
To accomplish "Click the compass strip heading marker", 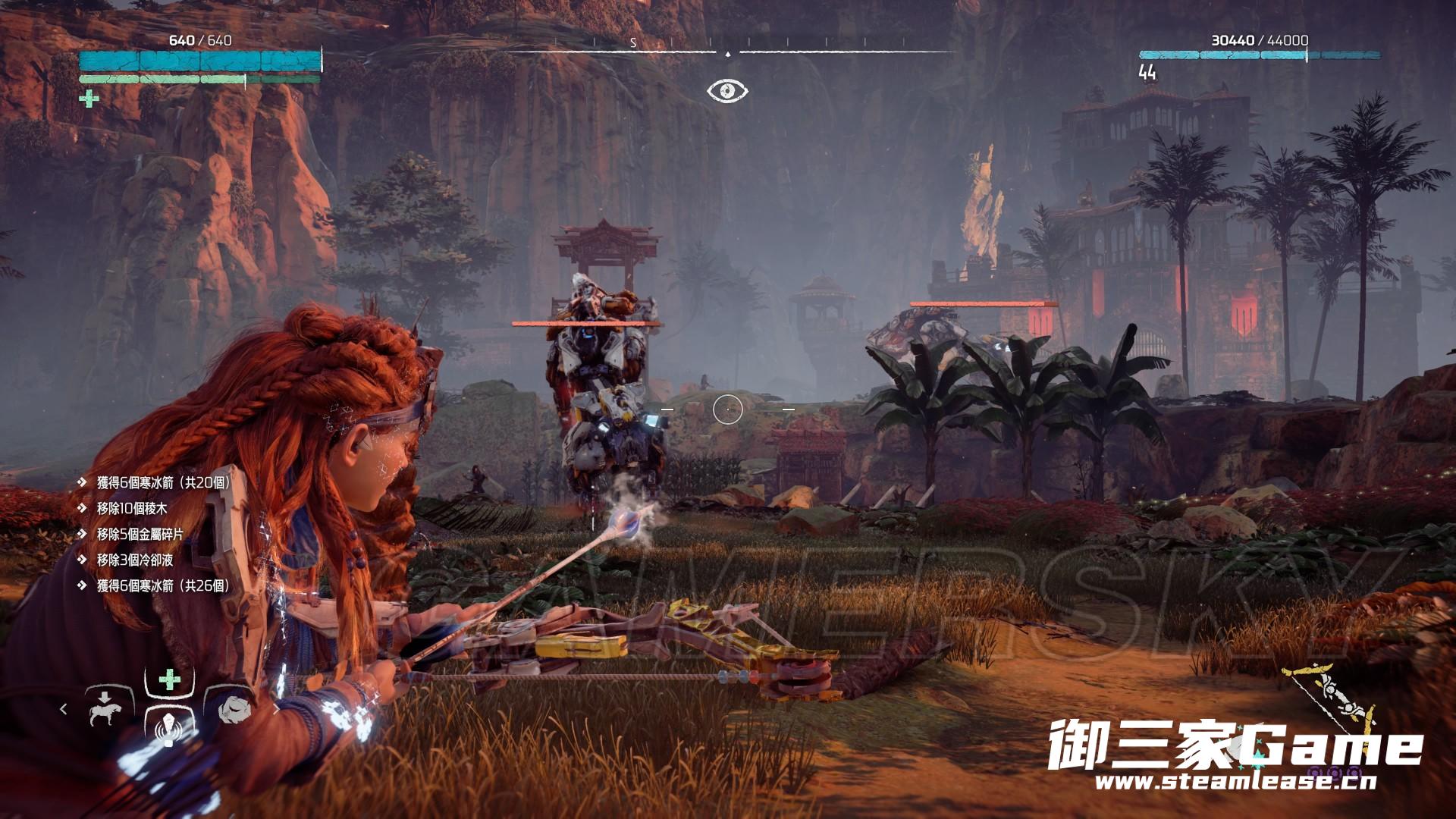I will tap(727, 54).
